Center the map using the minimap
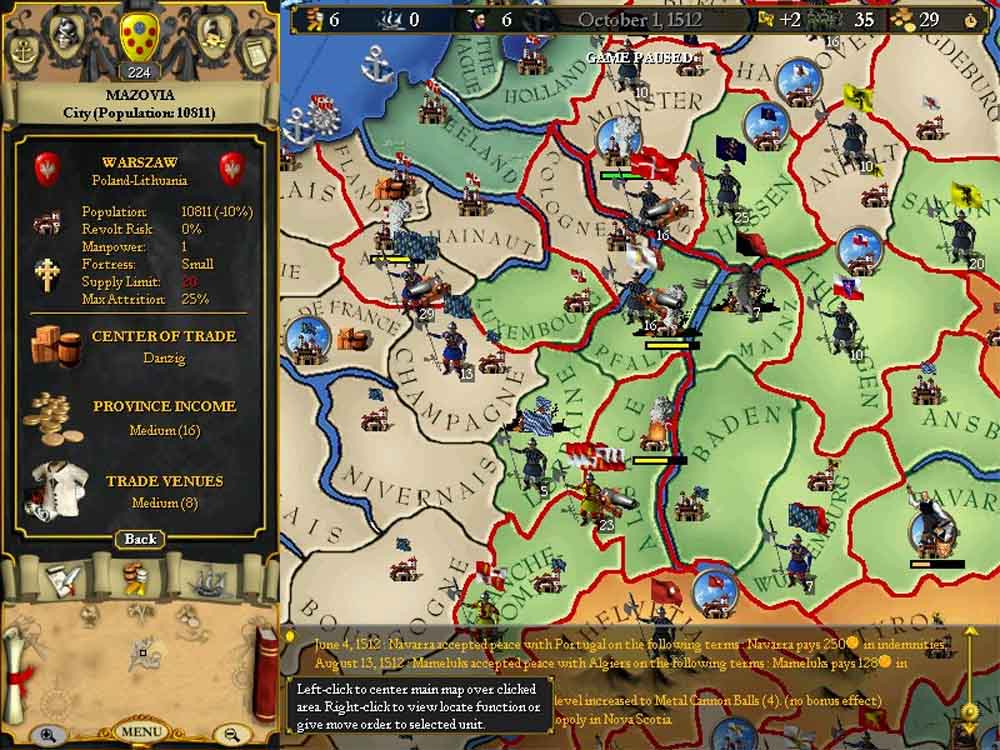The width and height of the screenshot is (1000, 750). (x=139, y=655)
